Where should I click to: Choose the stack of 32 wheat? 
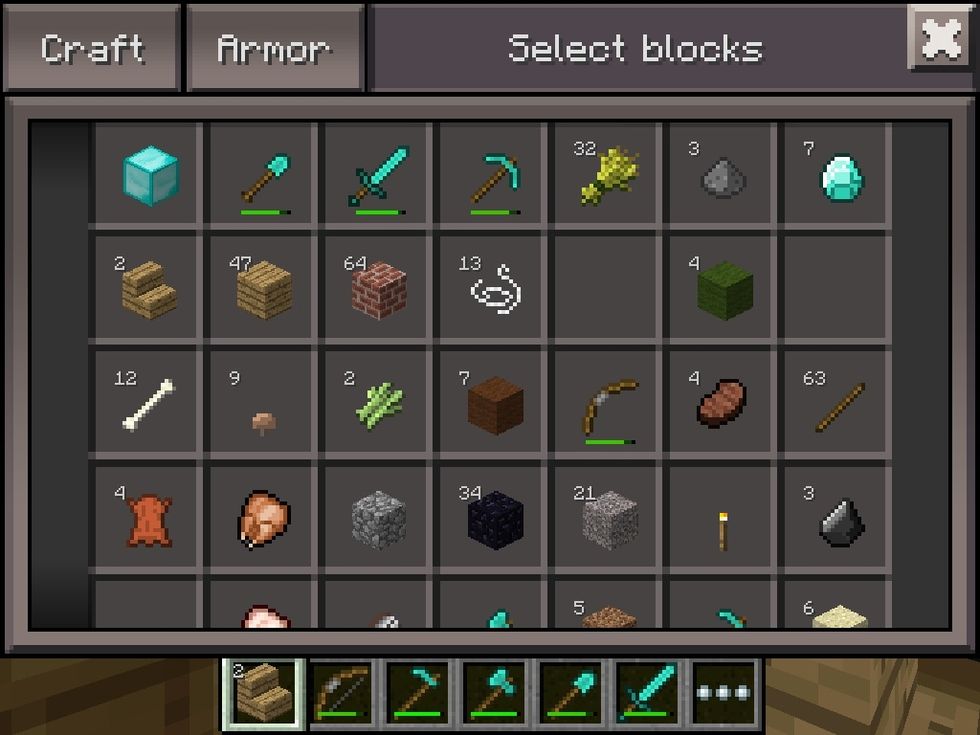[609, 174]
